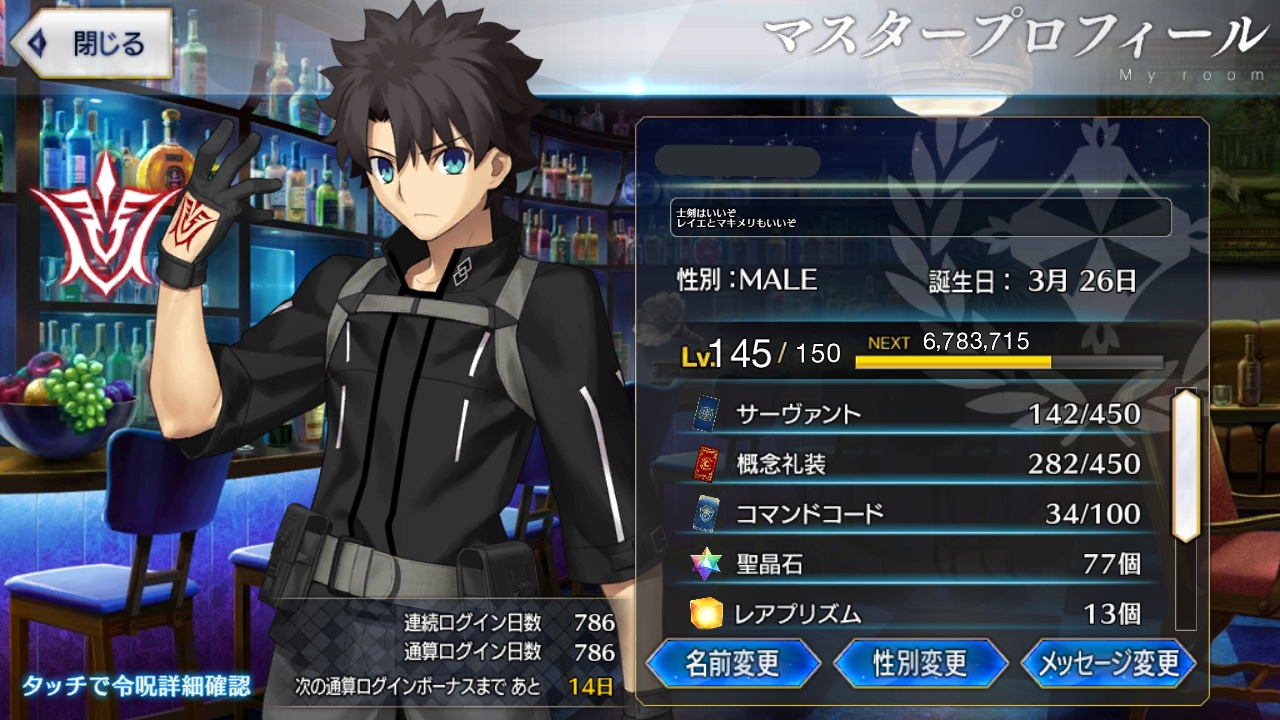Click the profile list scrollbar handle
Image resolution: width=1280 pixels, height=720 pixels.
tap(1186, 466)
